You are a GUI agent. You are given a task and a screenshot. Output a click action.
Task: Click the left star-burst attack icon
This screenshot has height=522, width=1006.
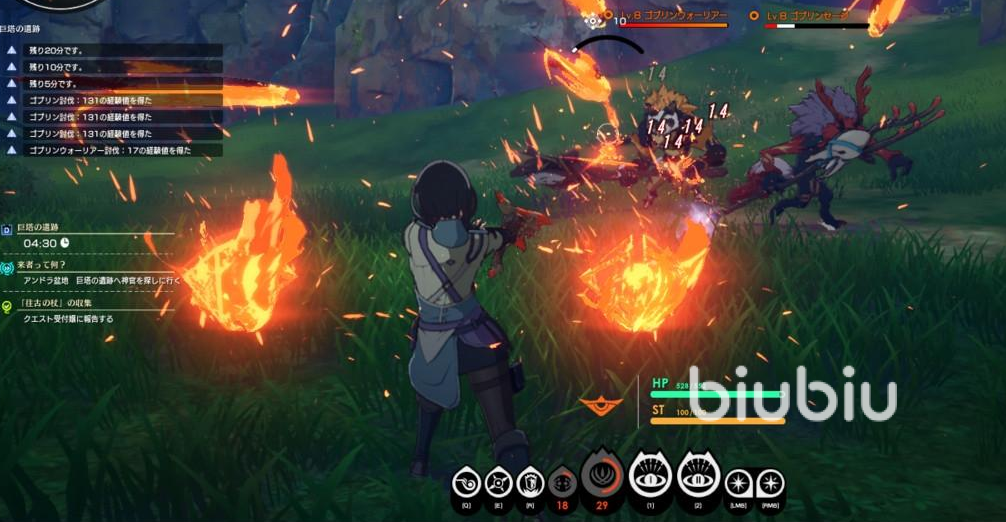click(x=738, y=484)
